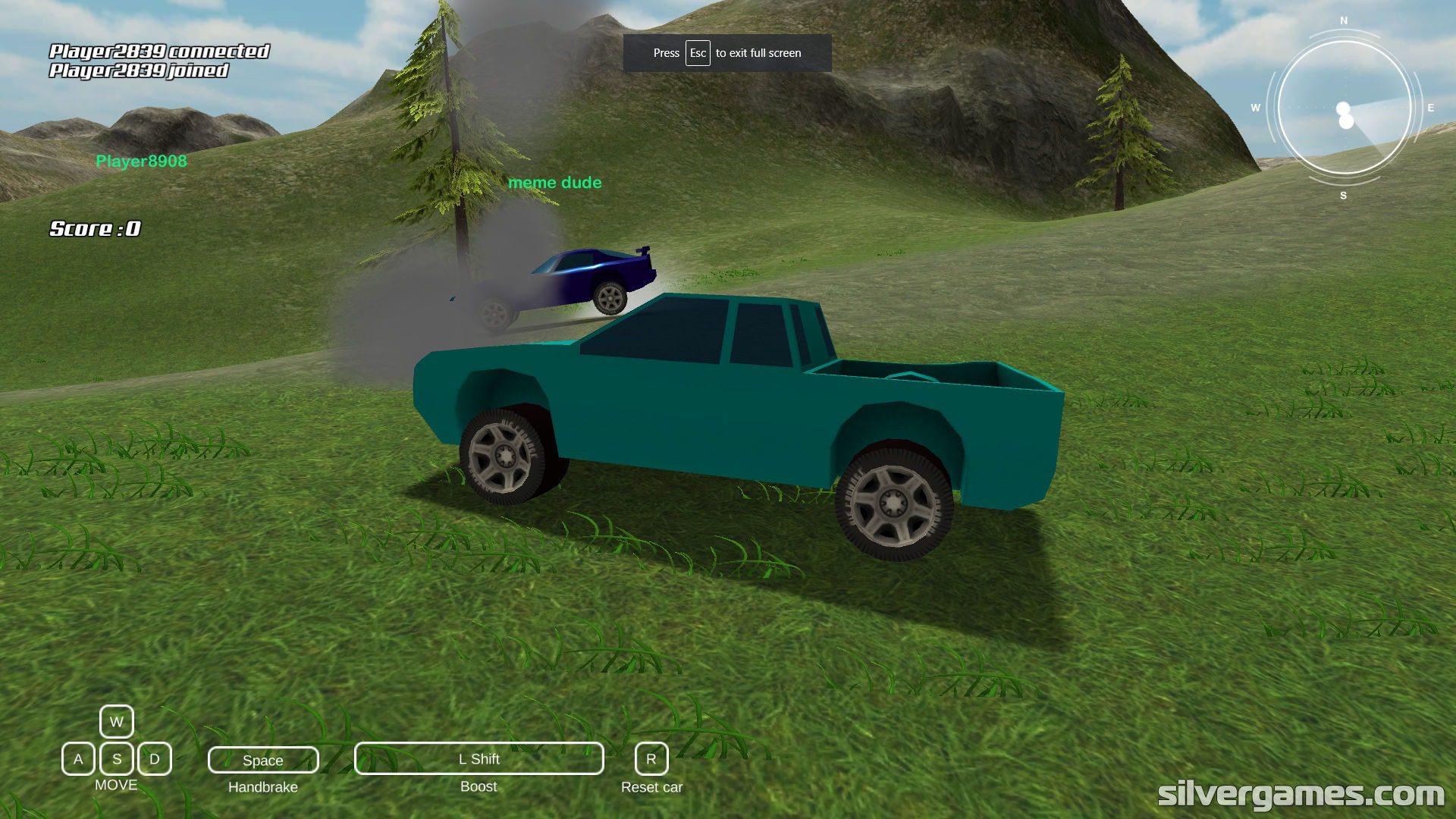Expand the N marker on the compass
The width and height of the screenshot is (1456, 819).
[x=1342, y=20]
